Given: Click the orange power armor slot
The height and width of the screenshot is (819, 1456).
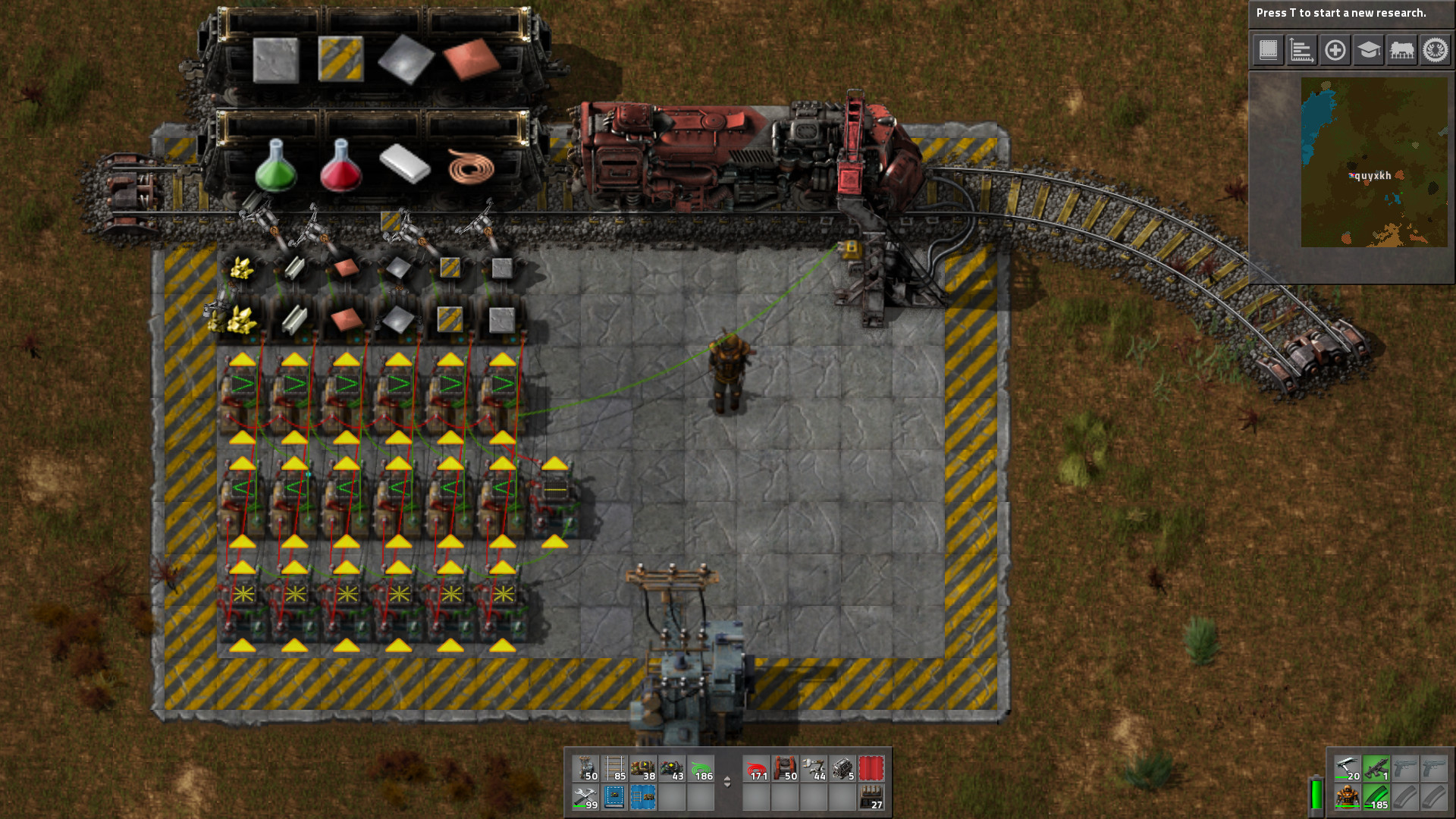Looking at the screenshot, I should coord(1347,797).
